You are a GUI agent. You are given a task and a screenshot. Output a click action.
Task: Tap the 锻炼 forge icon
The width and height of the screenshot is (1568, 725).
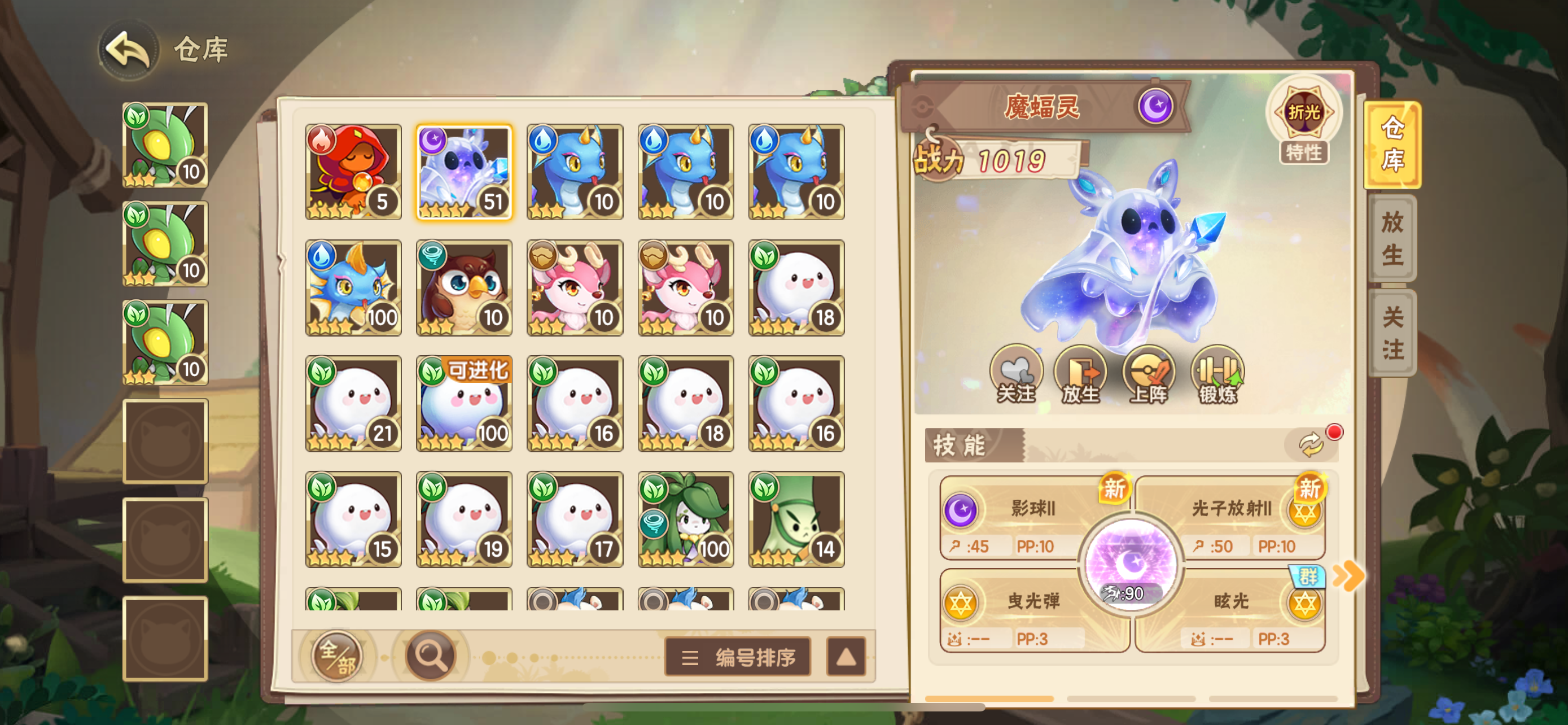(x=1217, y=376)
